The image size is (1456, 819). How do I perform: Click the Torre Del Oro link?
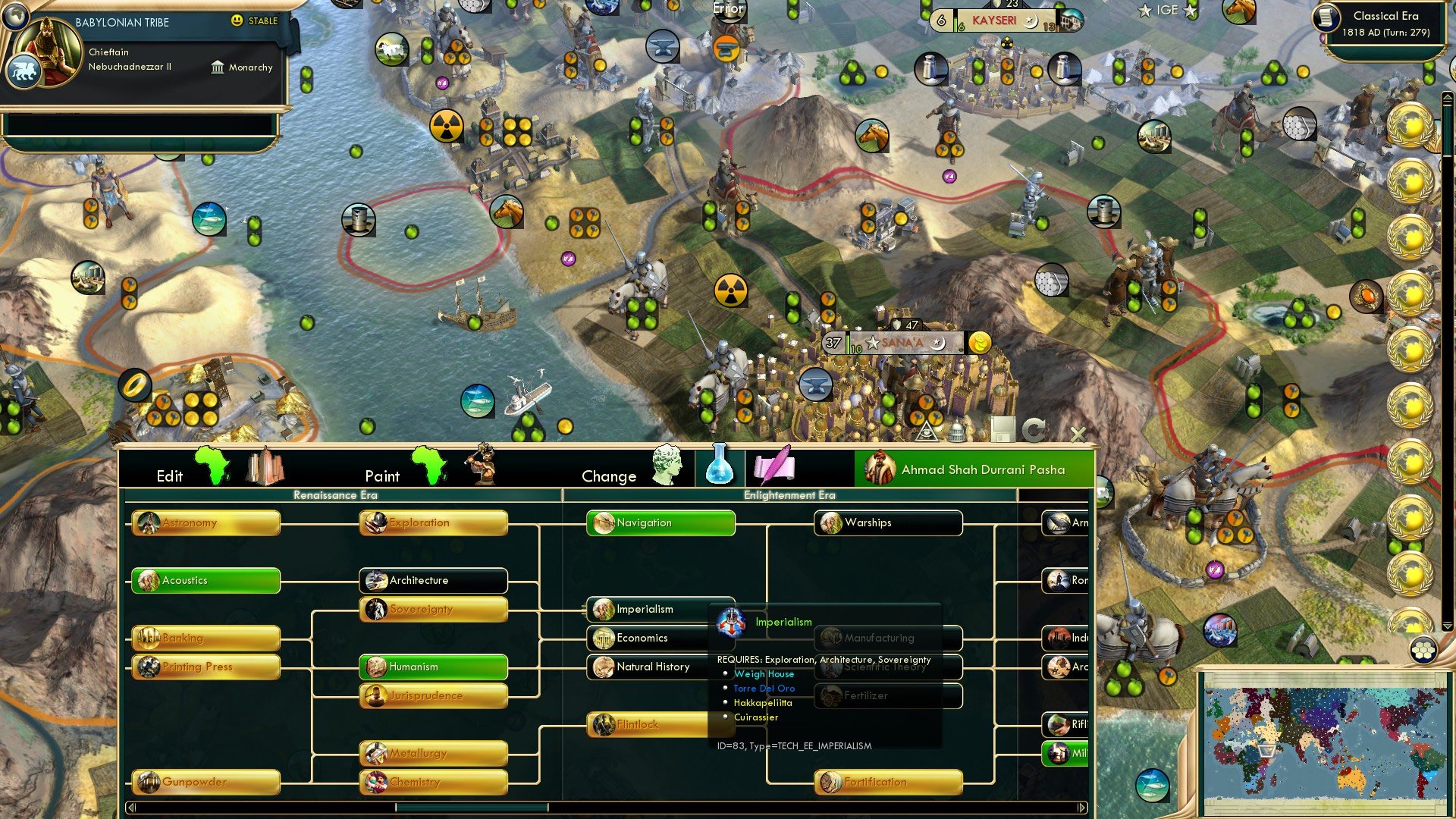pyautogui.click(x=764, y=688)
